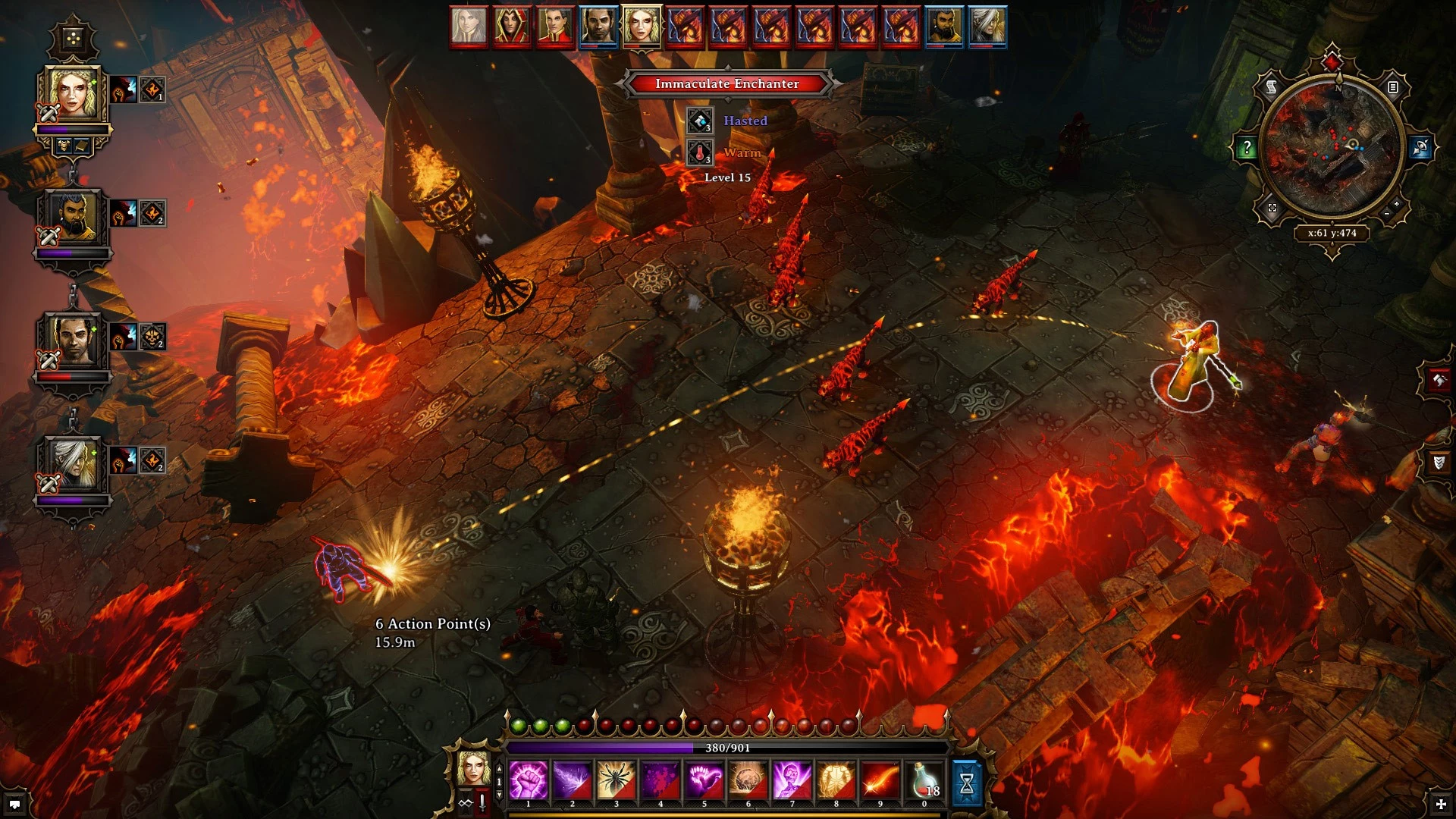
Task: Select the fiery streak skill in slot 9
Action: pyautogui.click(x=880, y=780)
